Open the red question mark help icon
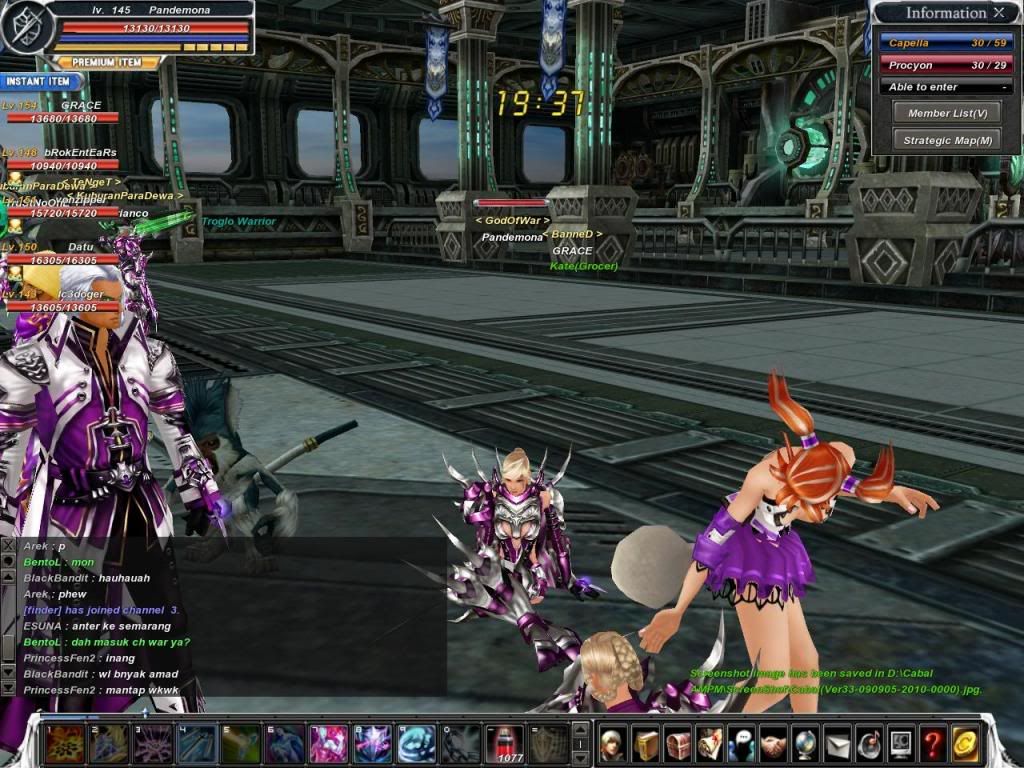 coord(933,744)
